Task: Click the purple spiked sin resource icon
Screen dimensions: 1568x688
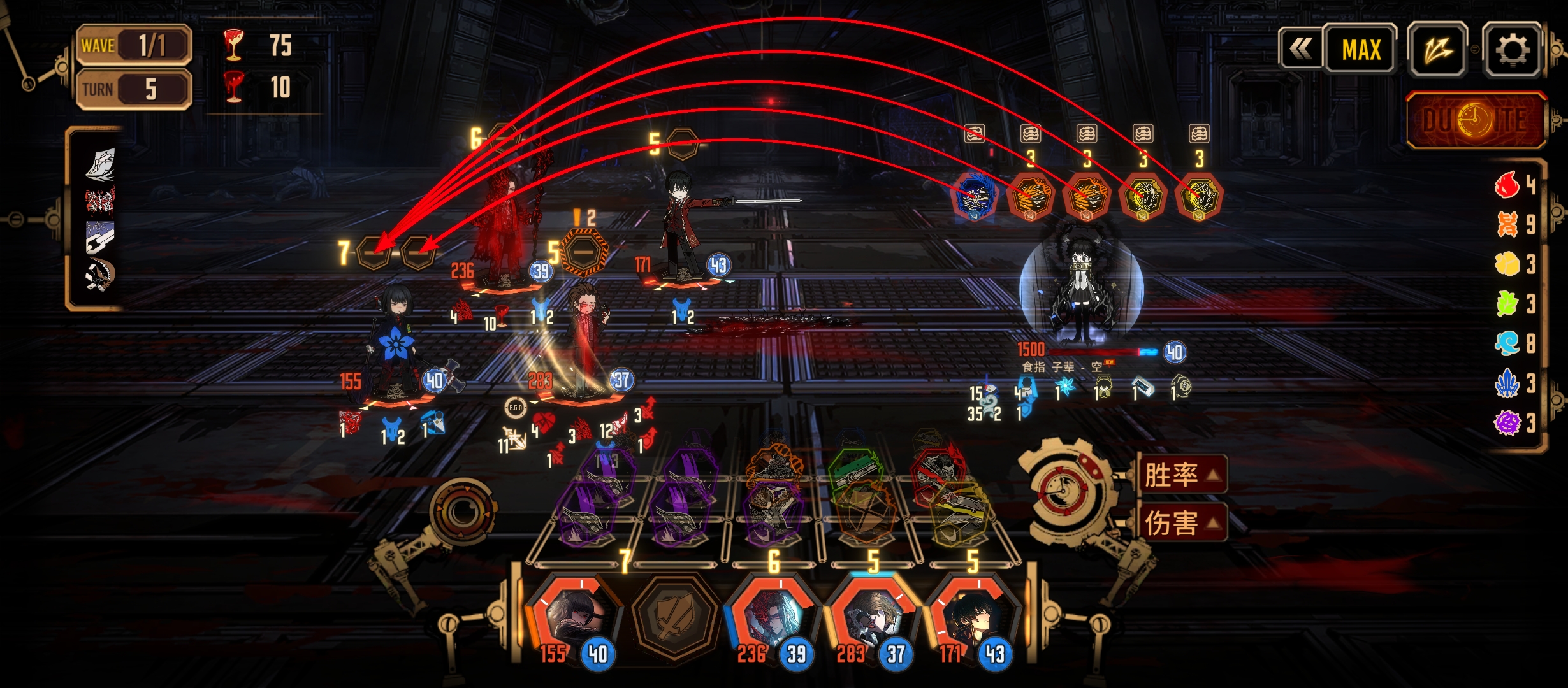Action: pyautogui.click(x=1507, y=422)
